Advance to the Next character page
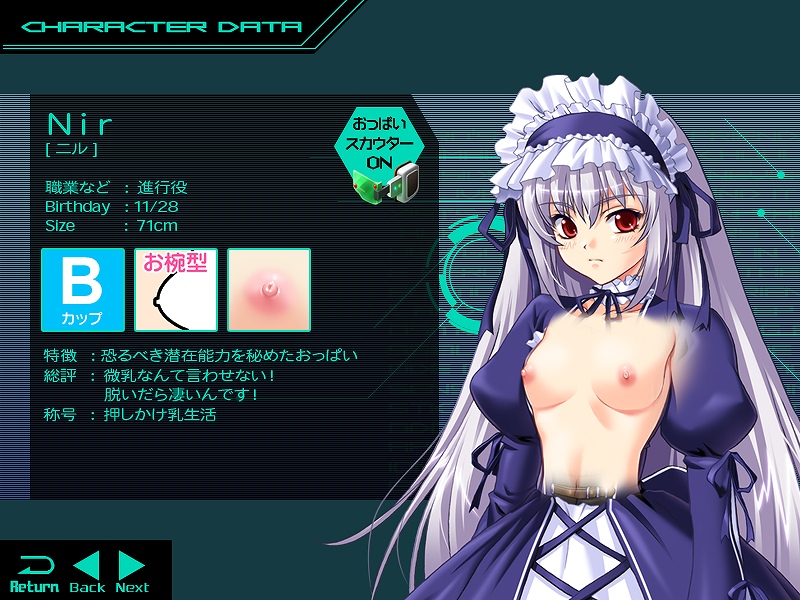 (x=132, y=572)
